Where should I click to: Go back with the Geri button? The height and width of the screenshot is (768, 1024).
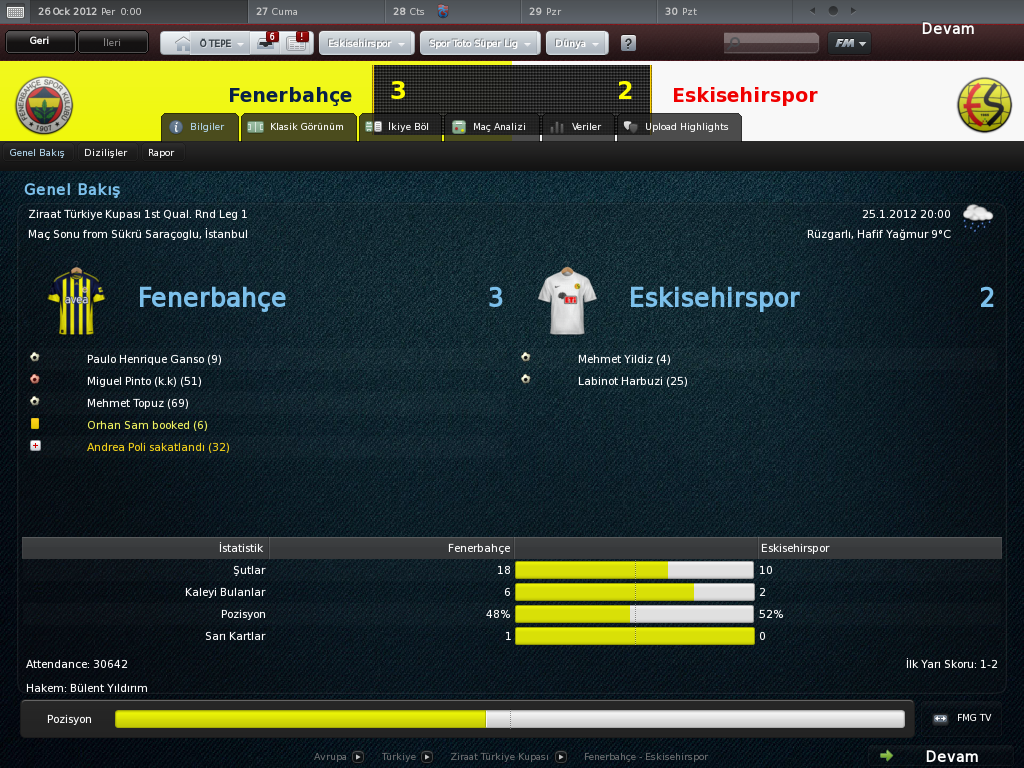[40, 43]
